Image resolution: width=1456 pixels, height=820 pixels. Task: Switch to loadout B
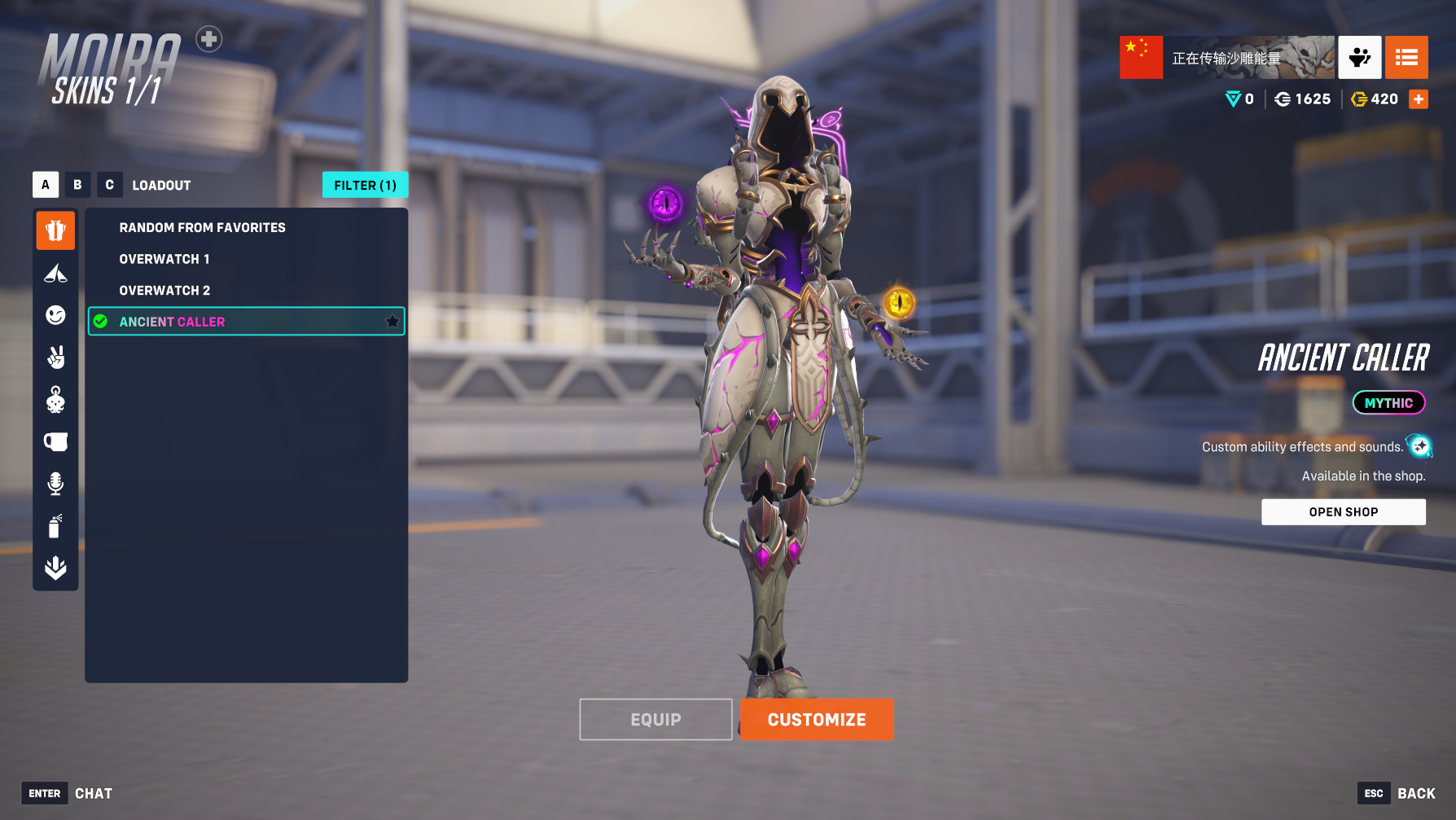point(77,185)
